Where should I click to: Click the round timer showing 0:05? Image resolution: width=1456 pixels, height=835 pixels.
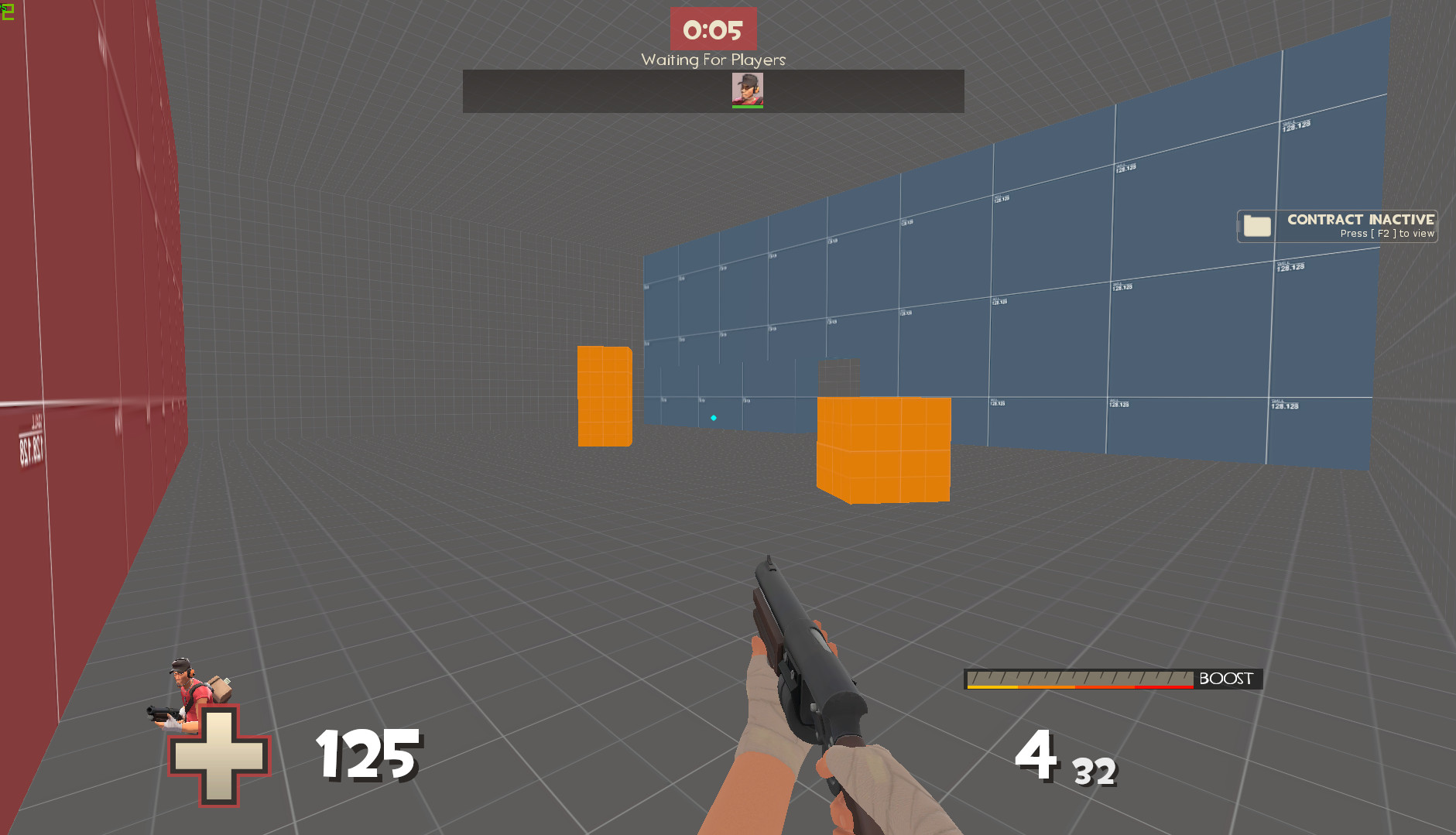coord(713,29)
